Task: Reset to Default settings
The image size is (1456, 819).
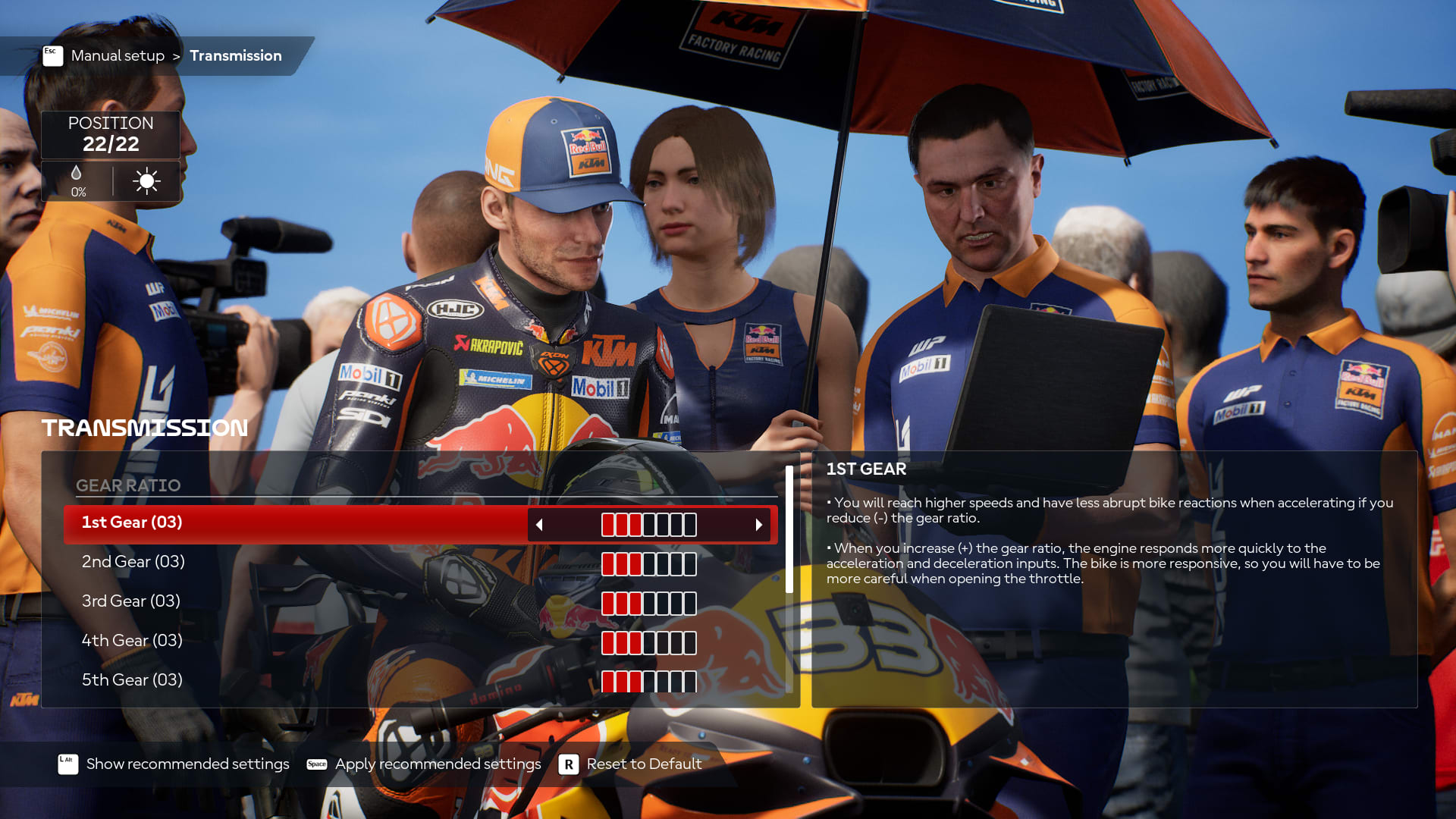Action: click(x=644, y=764)
